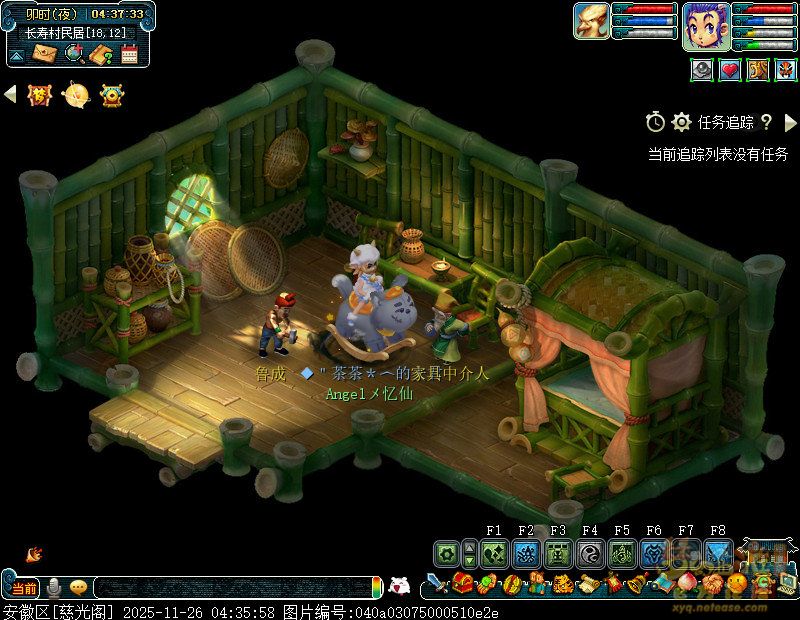Open the mail envelope icon

pyautogui.click(x=45, y=54)
